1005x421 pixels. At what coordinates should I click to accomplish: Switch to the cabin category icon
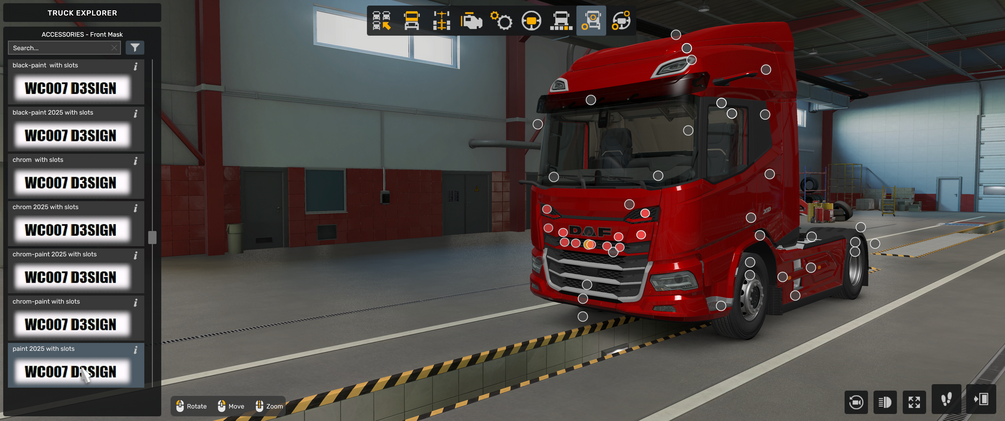coord(411,20)
